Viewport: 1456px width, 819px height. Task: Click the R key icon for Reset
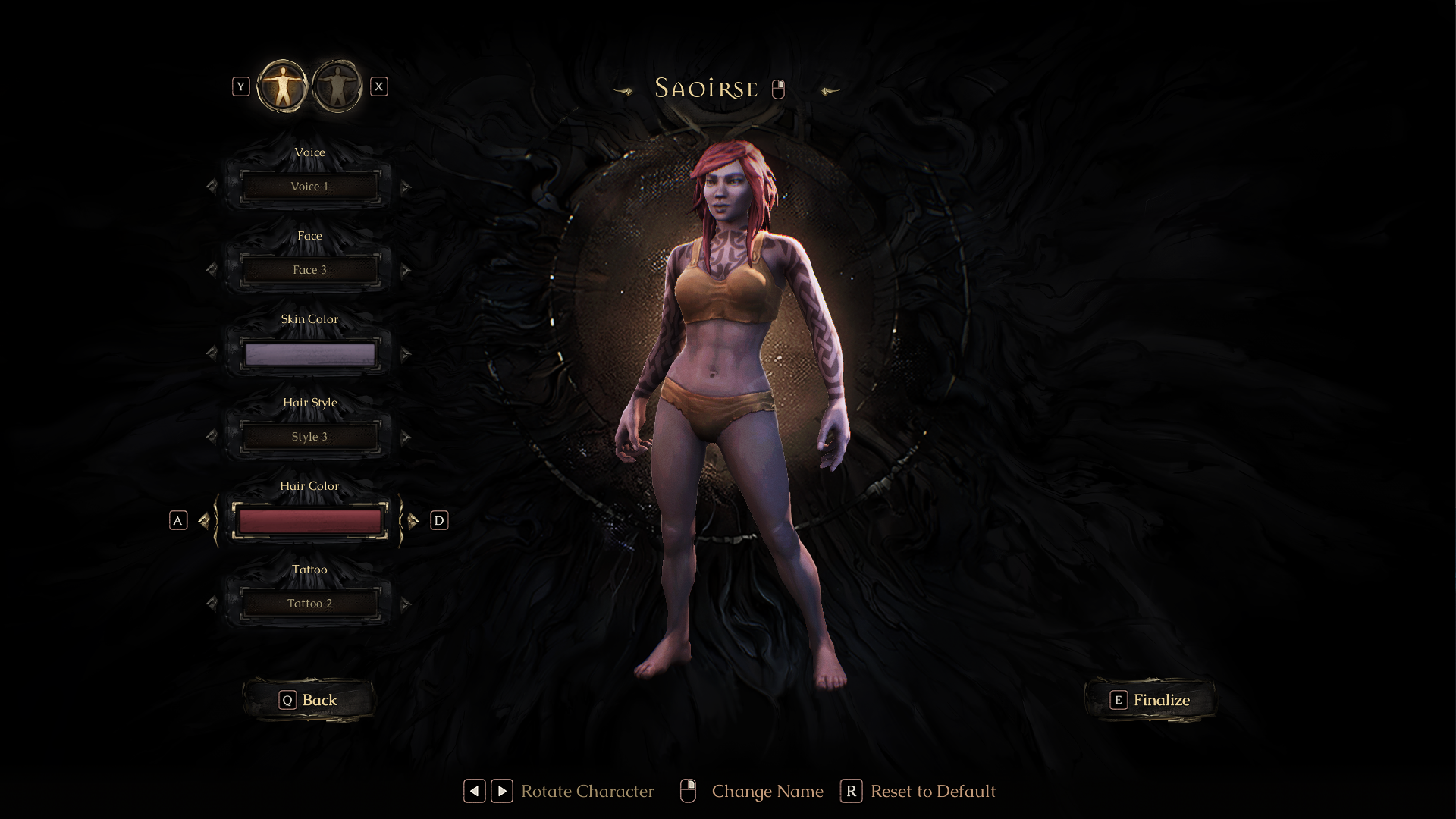852,791
